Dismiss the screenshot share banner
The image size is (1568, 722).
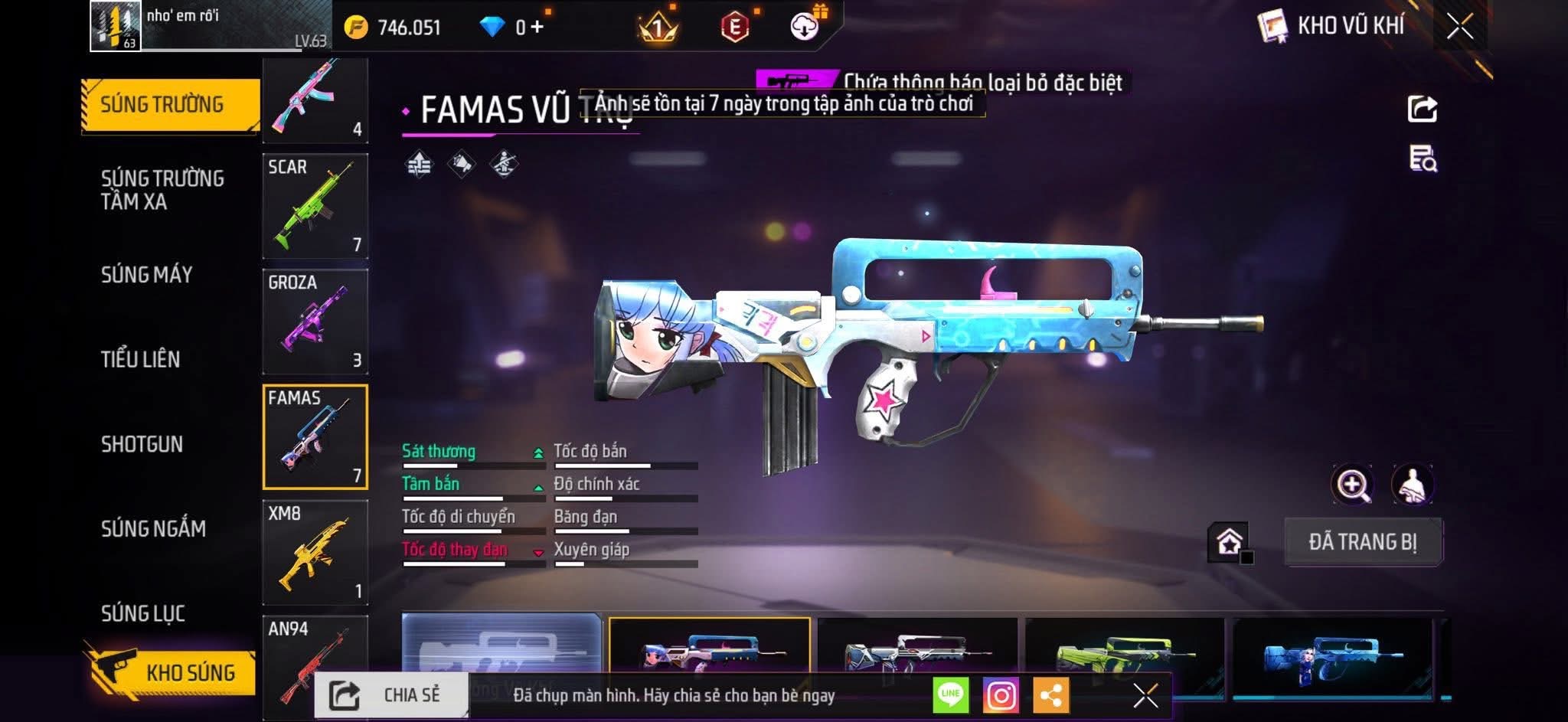[x=1145, y=695]
